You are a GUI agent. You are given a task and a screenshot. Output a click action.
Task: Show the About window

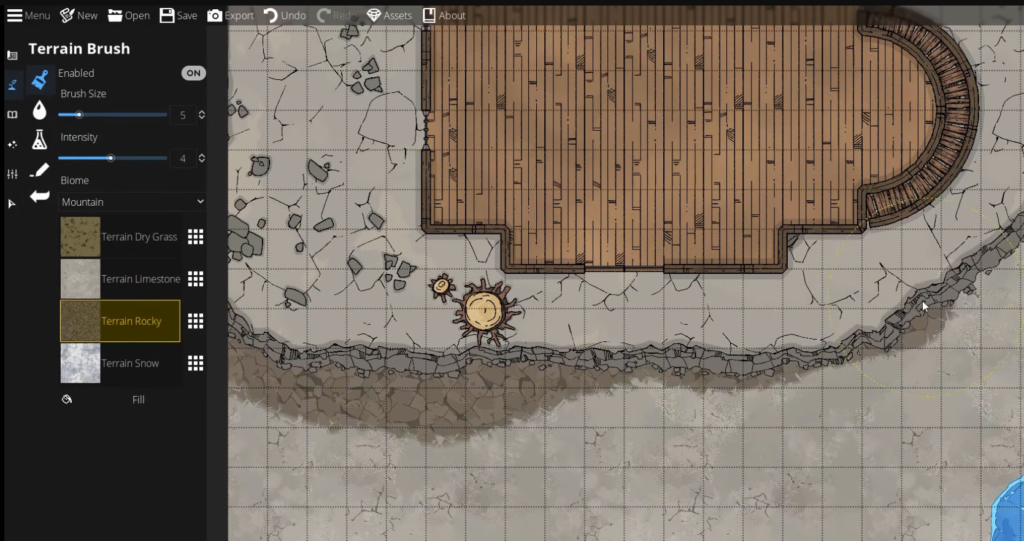(x=444, y=15)
